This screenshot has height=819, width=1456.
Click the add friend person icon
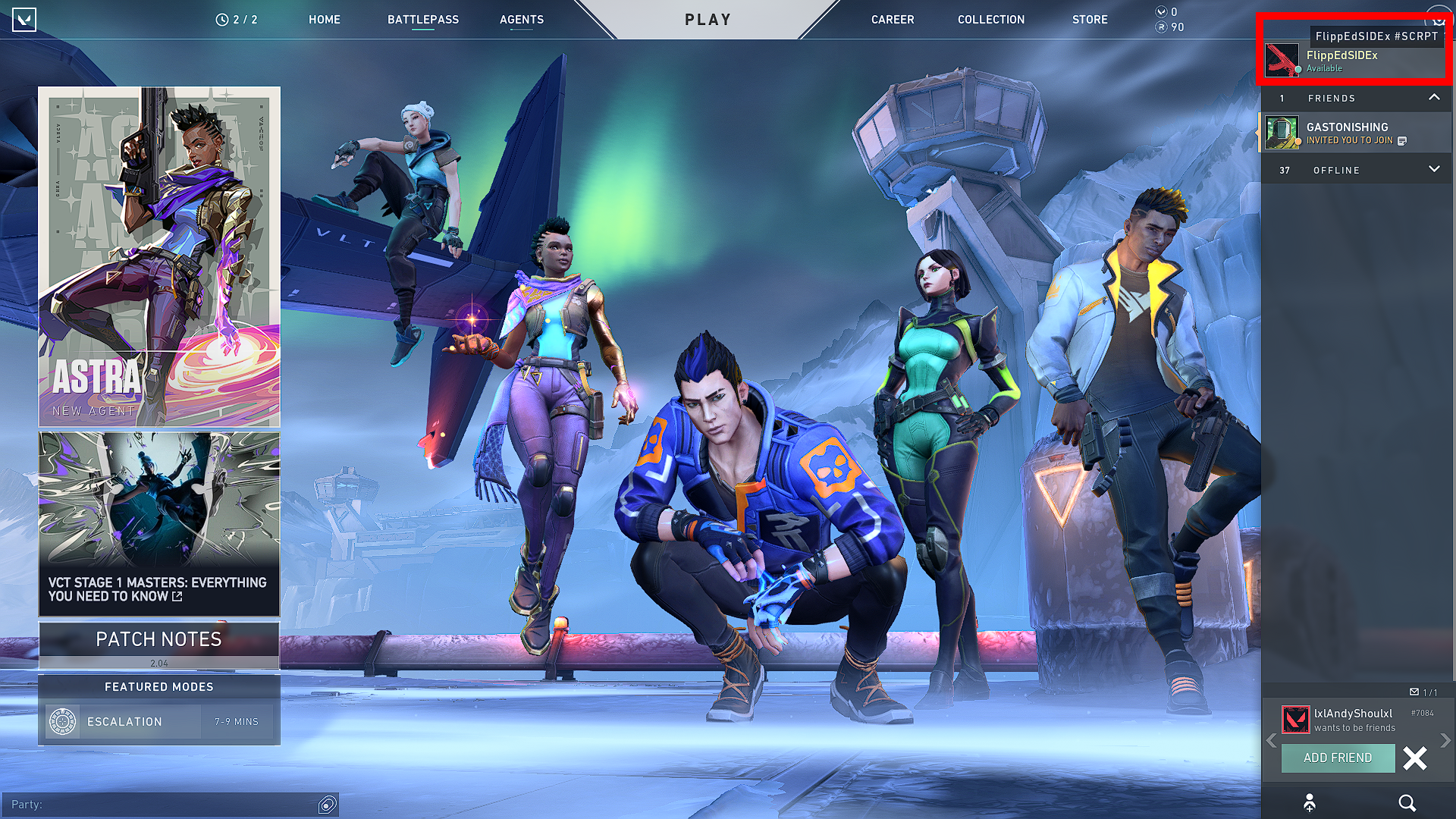point(1310,803)
